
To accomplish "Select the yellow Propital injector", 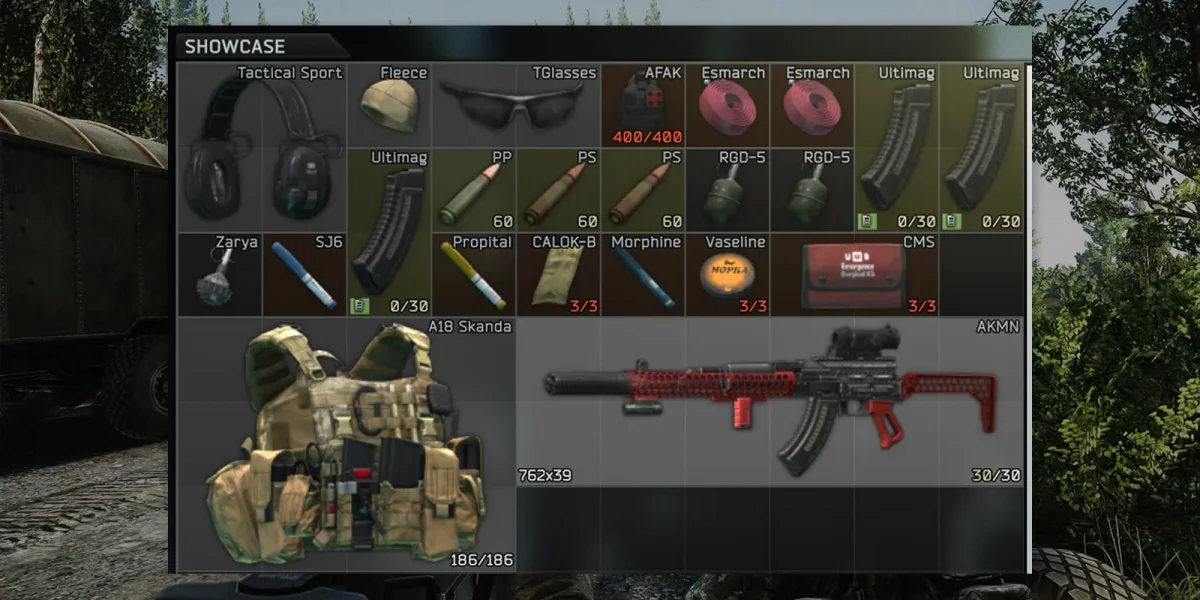I will [x=474, y=275].
